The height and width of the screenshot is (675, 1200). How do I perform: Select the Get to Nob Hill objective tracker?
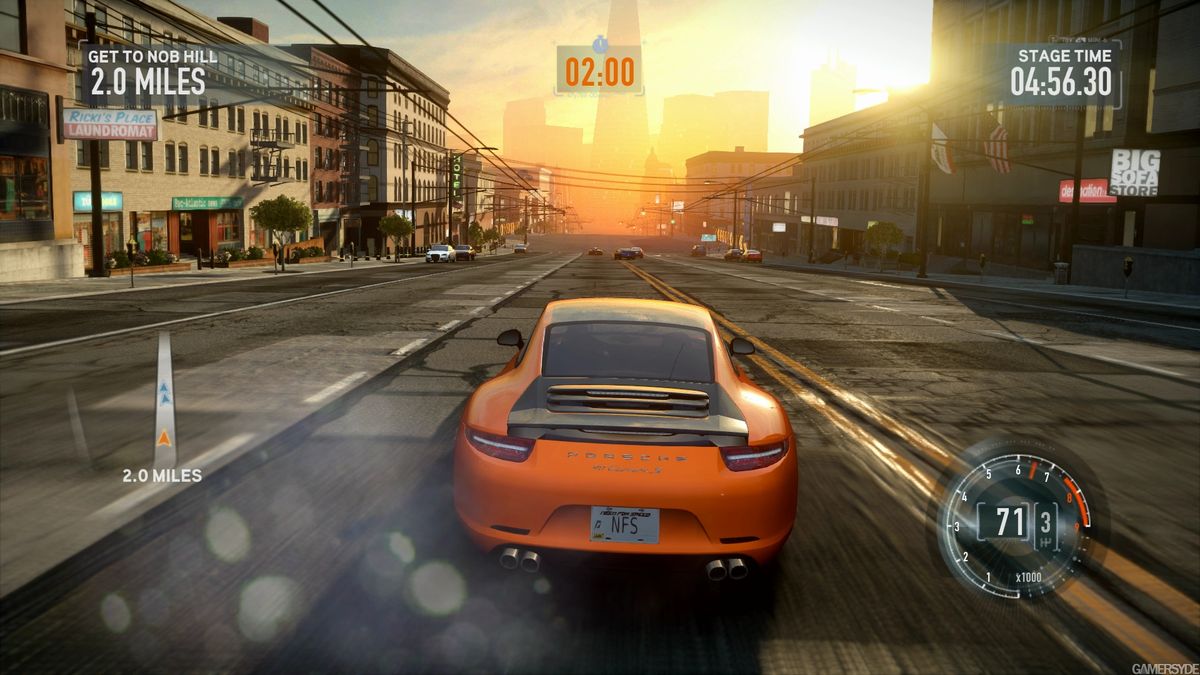coord(147,72)
